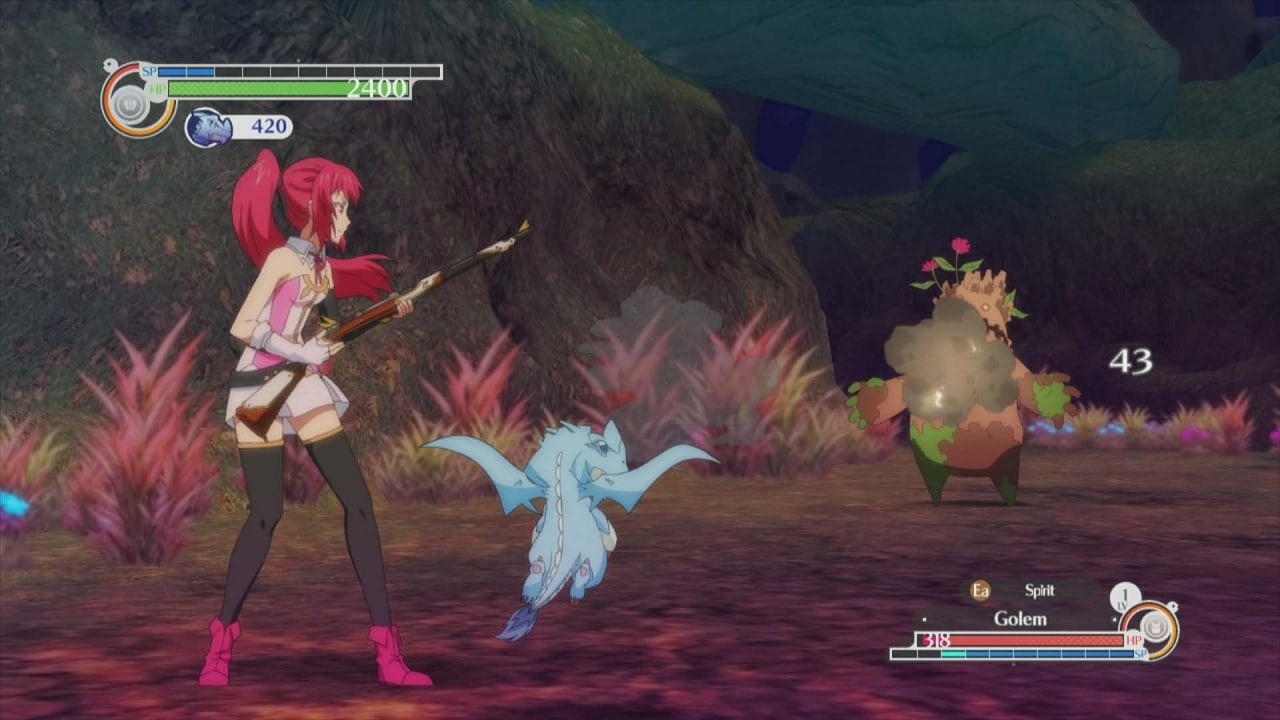
Task: Click the Golem's circular gauge emblem
Action: coord(1155,628)
